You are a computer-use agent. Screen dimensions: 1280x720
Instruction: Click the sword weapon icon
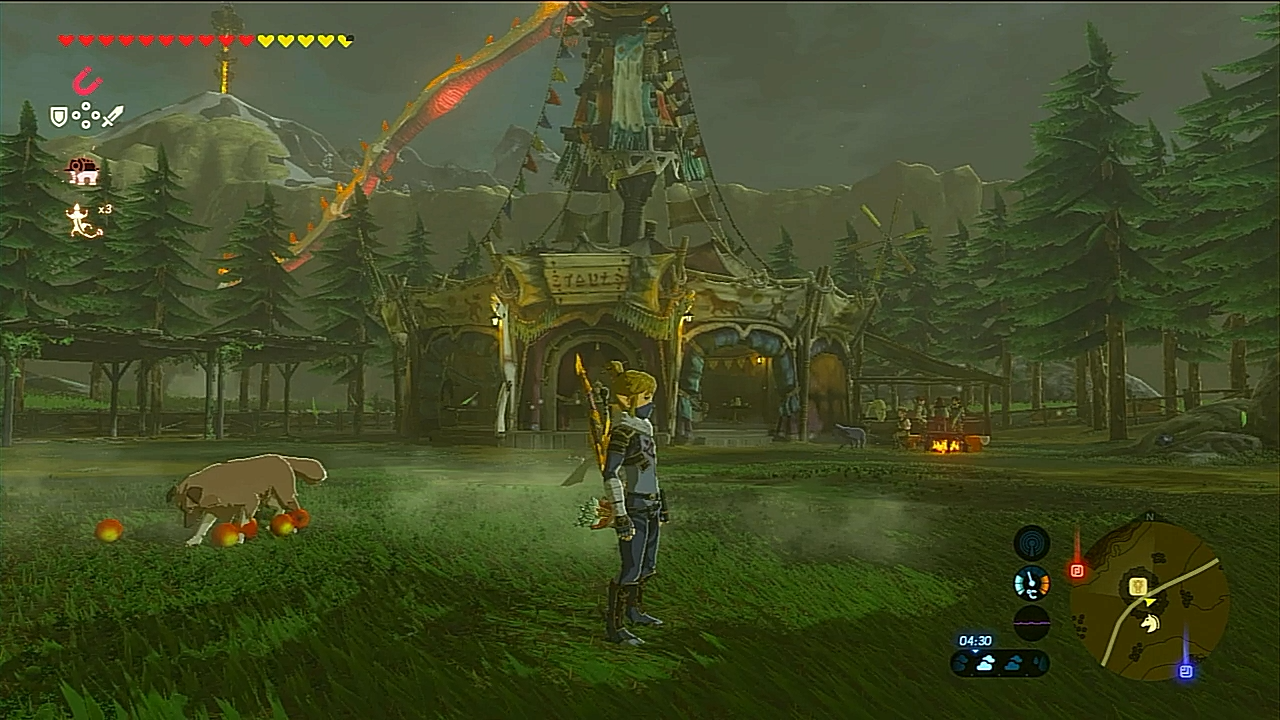[x=112, y=117]
